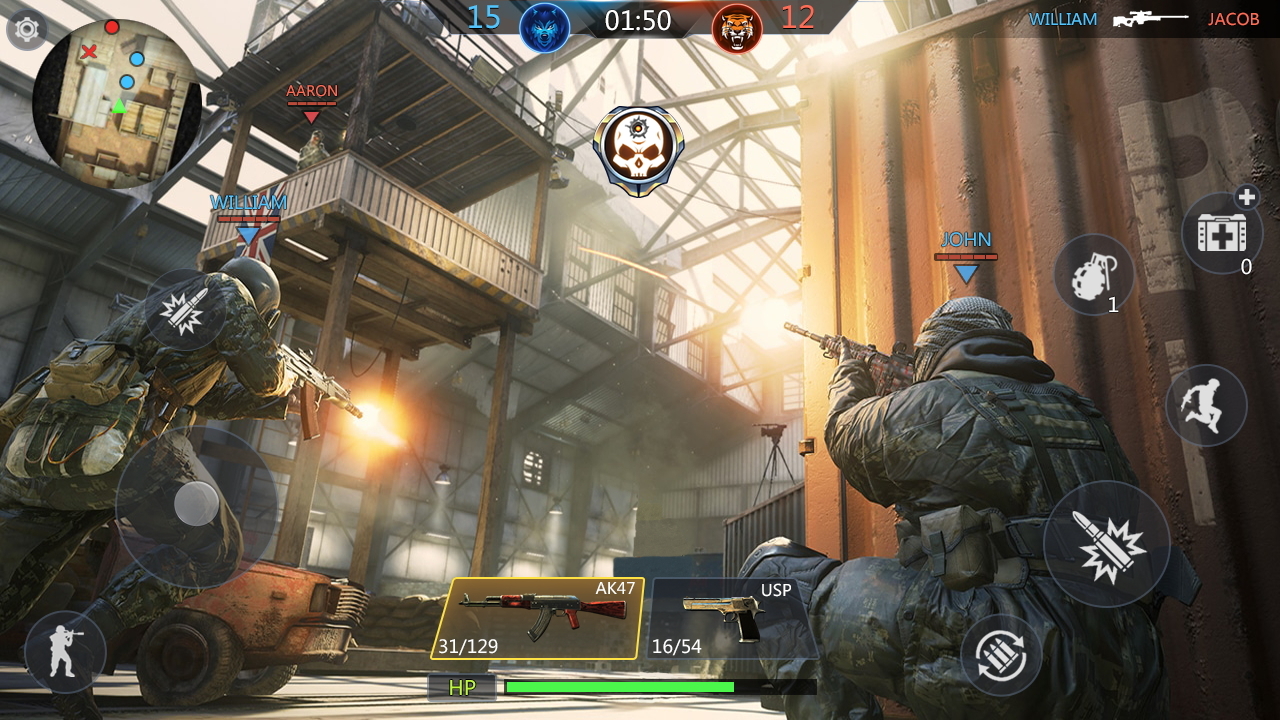
Task: Throw a grenade with the grenade button
Action: (x=1093, y=275)
